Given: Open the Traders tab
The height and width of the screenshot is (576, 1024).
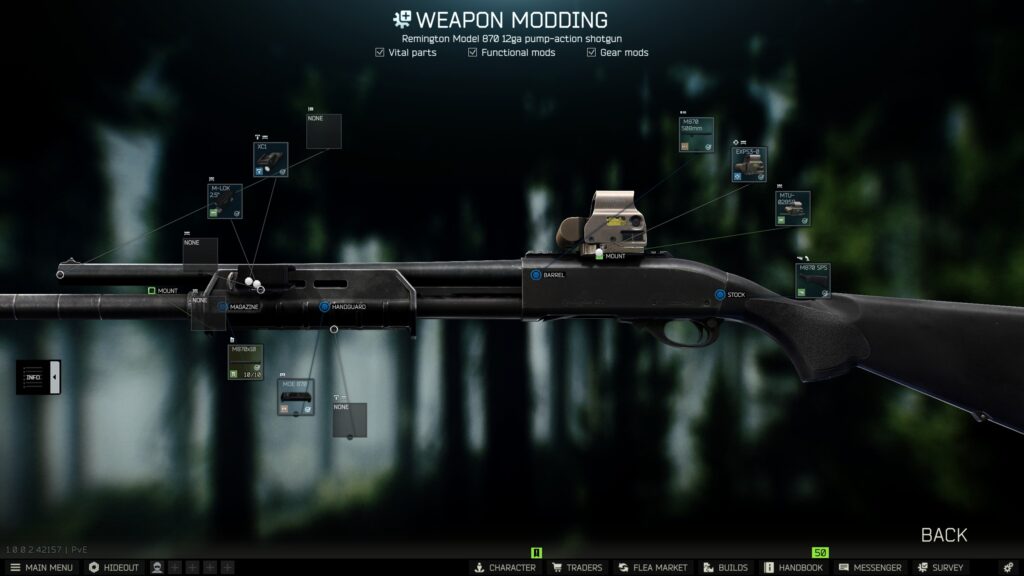Looking at the screenshot, I should (x=577, y=567).
